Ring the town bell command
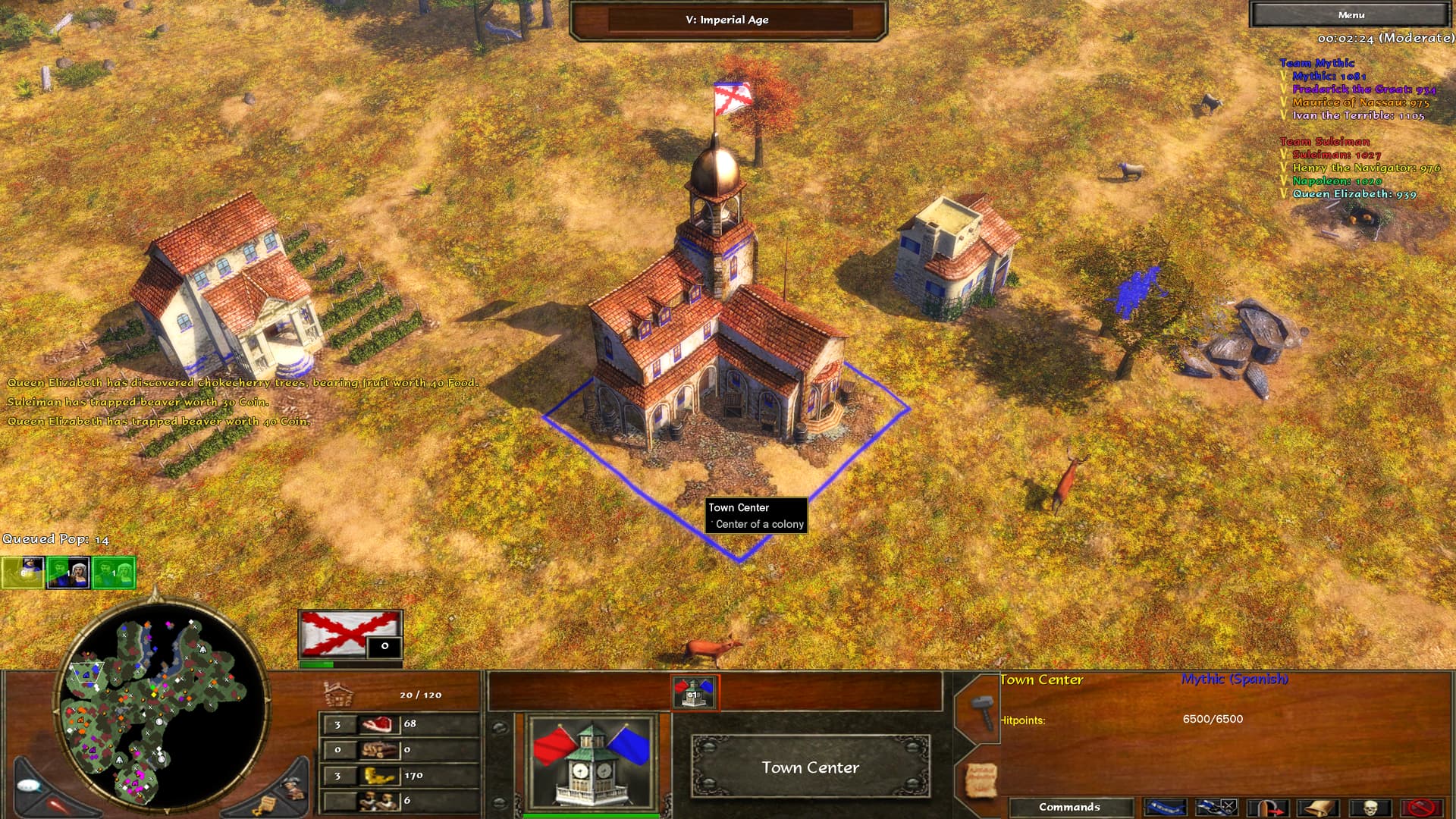 pyautogui.click(x=1319, y=808)
